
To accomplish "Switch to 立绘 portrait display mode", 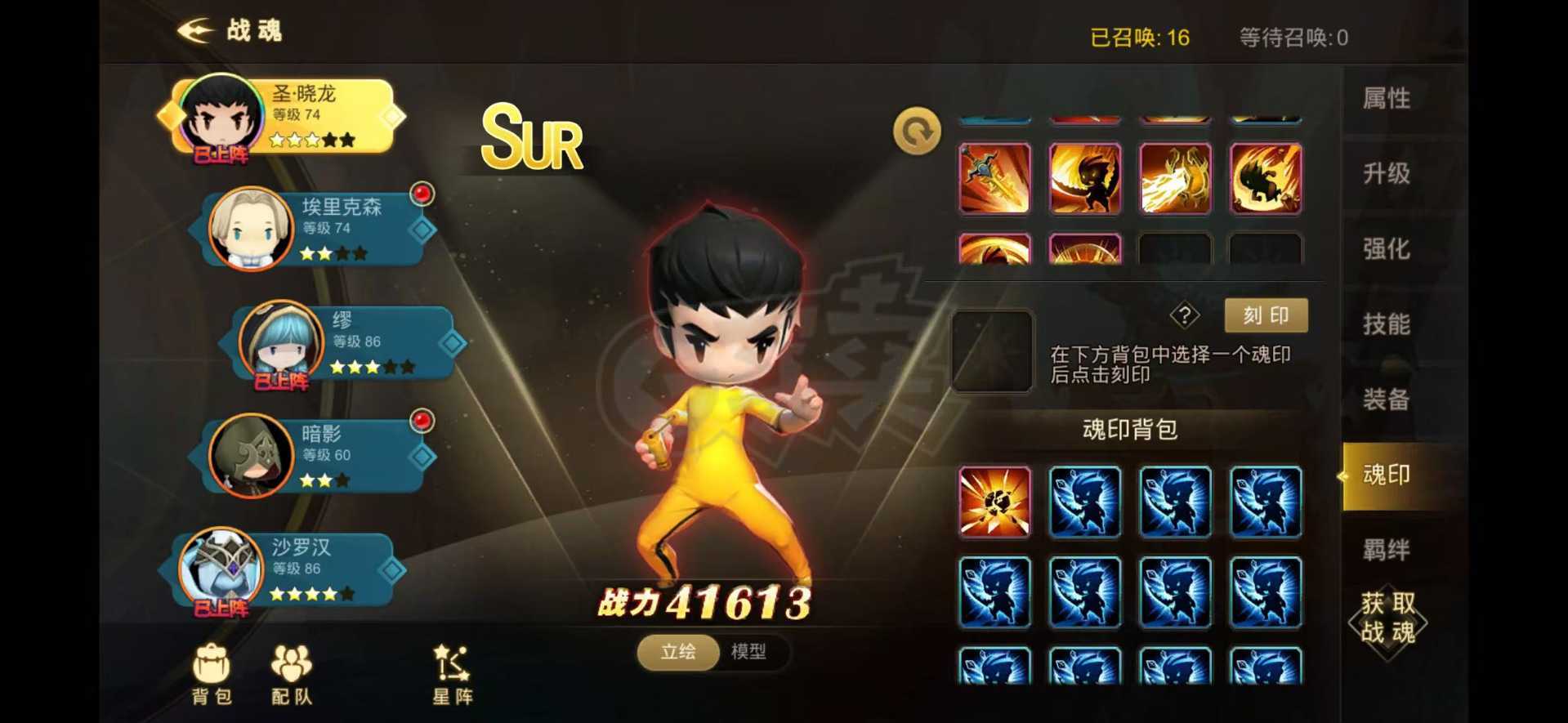I will click(x=677, y=654).
